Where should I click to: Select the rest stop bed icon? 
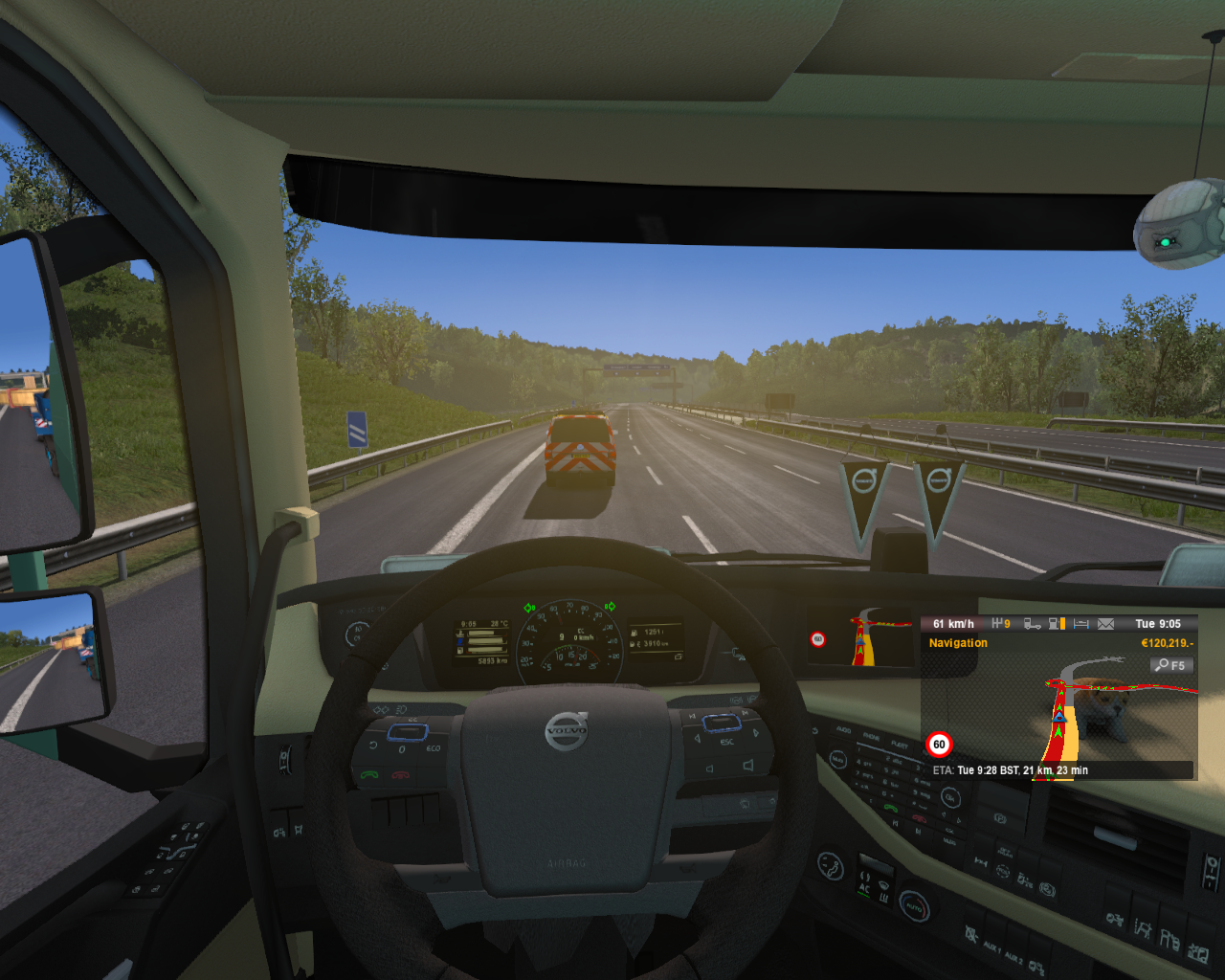coord(1081,624)
